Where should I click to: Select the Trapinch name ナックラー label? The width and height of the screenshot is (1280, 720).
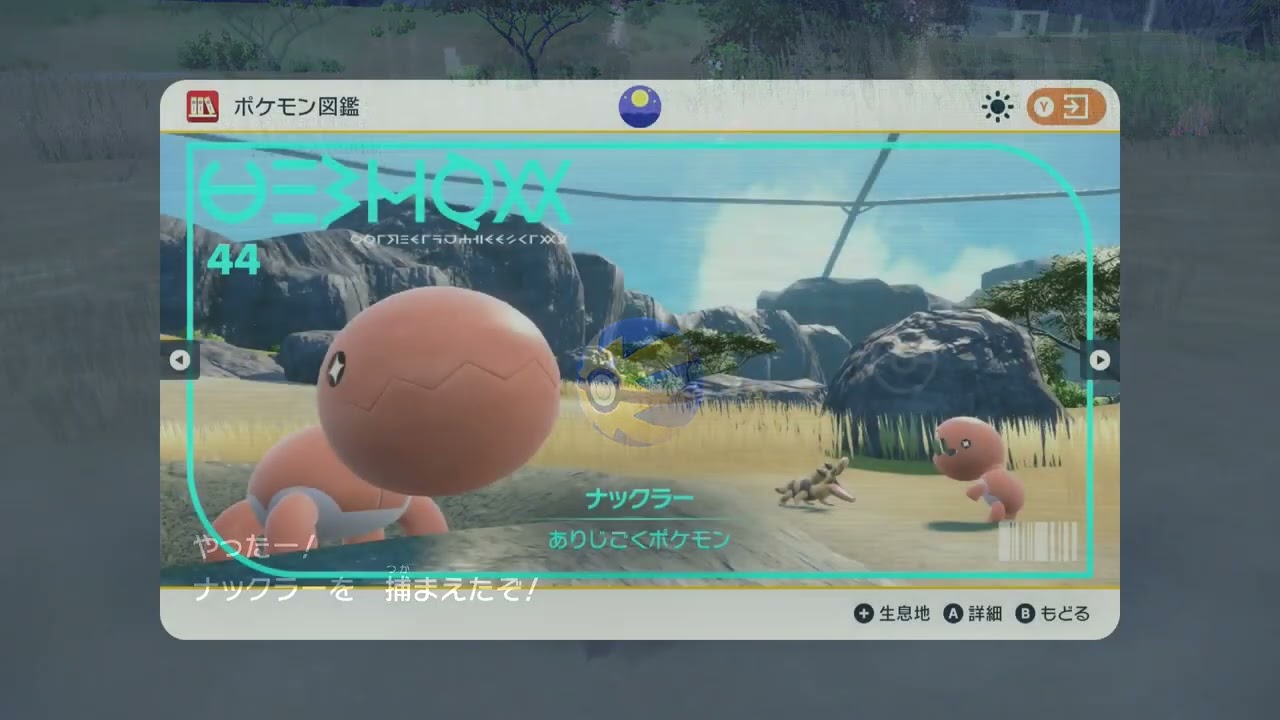(639, 497)
